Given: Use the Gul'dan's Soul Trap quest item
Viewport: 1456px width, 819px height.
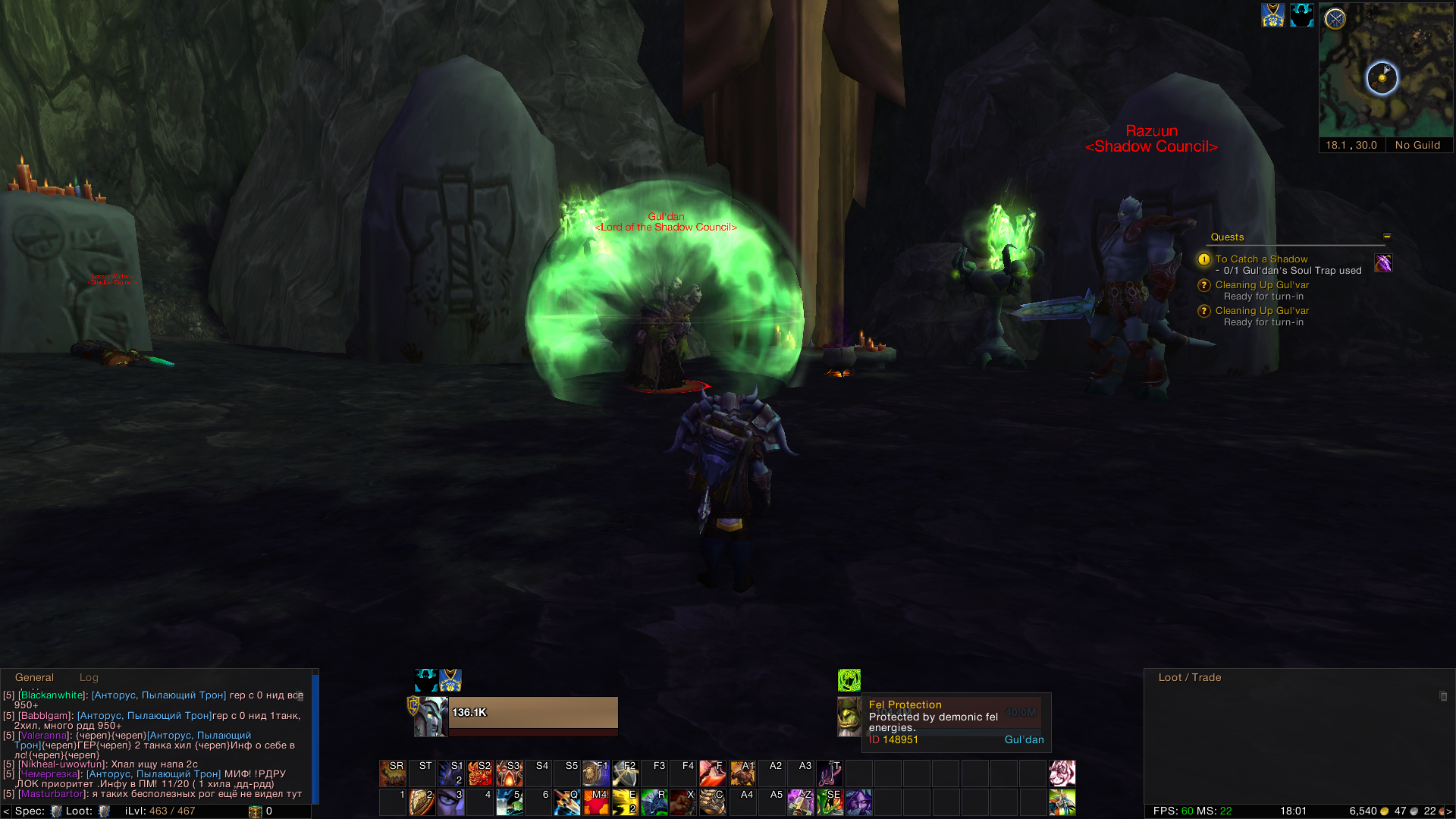Looking at the screenshot, I should coord(1382,263).
